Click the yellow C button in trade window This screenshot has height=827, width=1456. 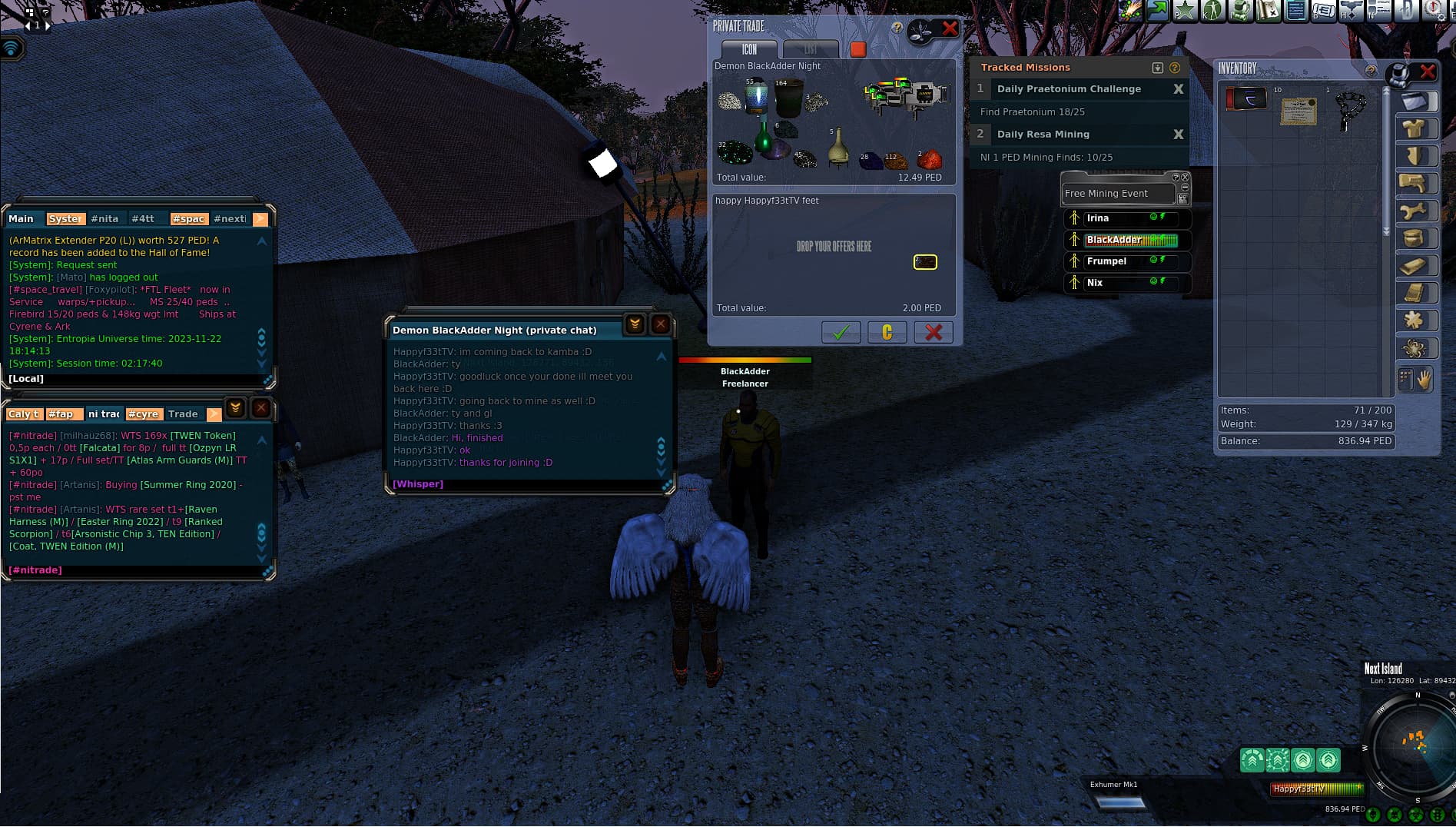pos(887,332)
